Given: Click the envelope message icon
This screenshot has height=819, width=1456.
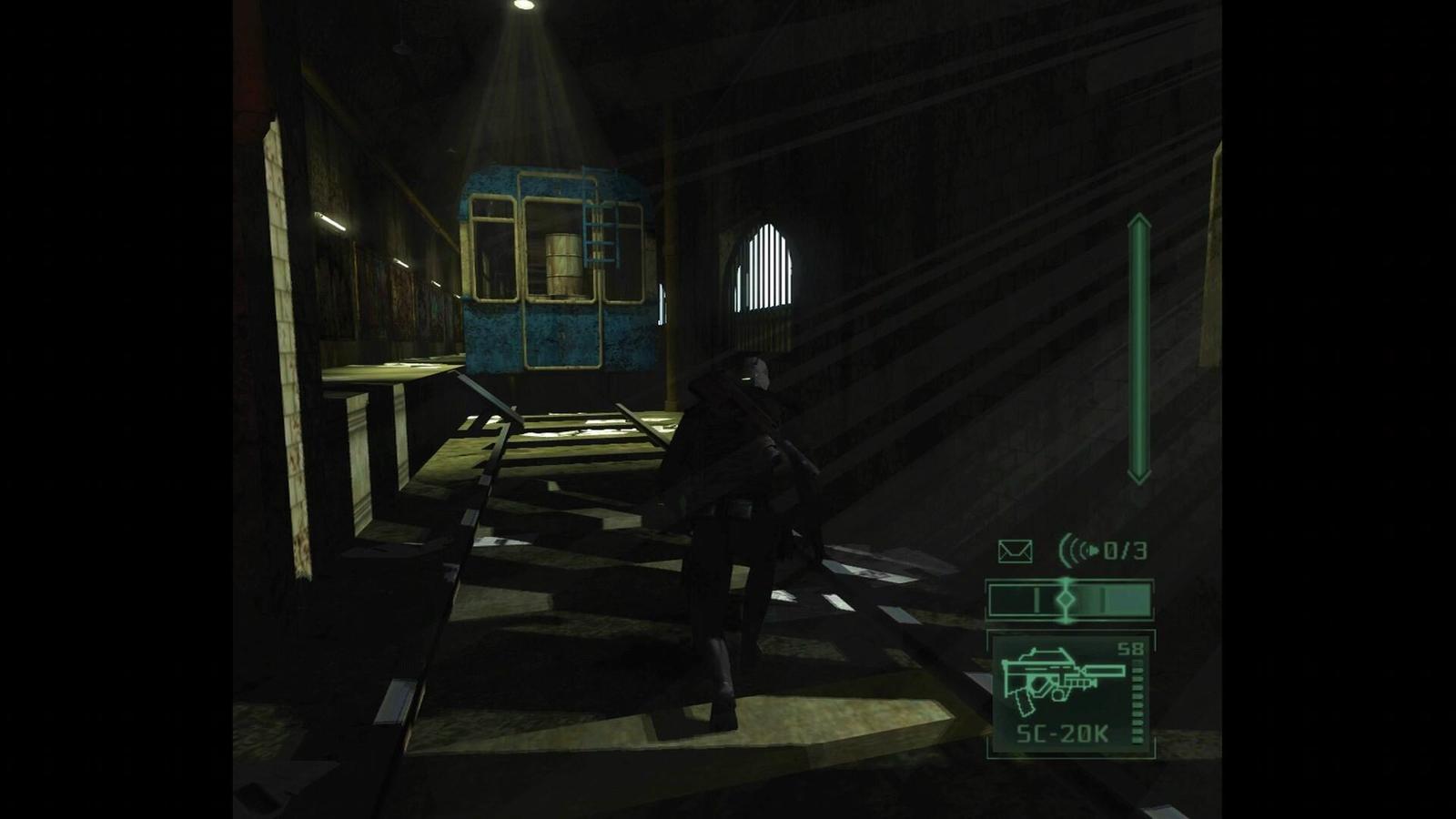Looking at the screenshot, I should [x=1016, y=550].
